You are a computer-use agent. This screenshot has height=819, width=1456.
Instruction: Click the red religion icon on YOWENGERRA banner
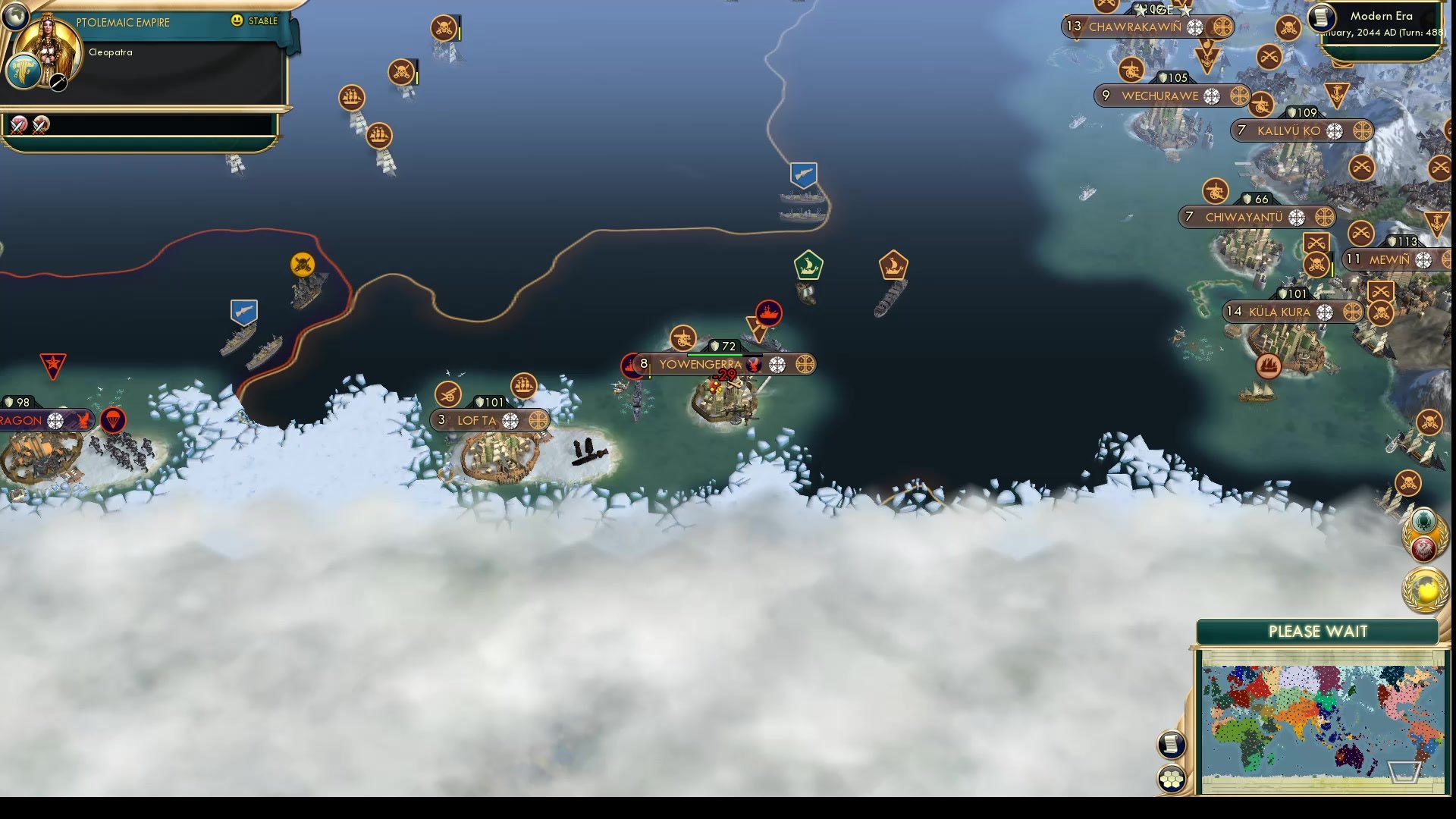pyautogui.click(x=755, y=365)
